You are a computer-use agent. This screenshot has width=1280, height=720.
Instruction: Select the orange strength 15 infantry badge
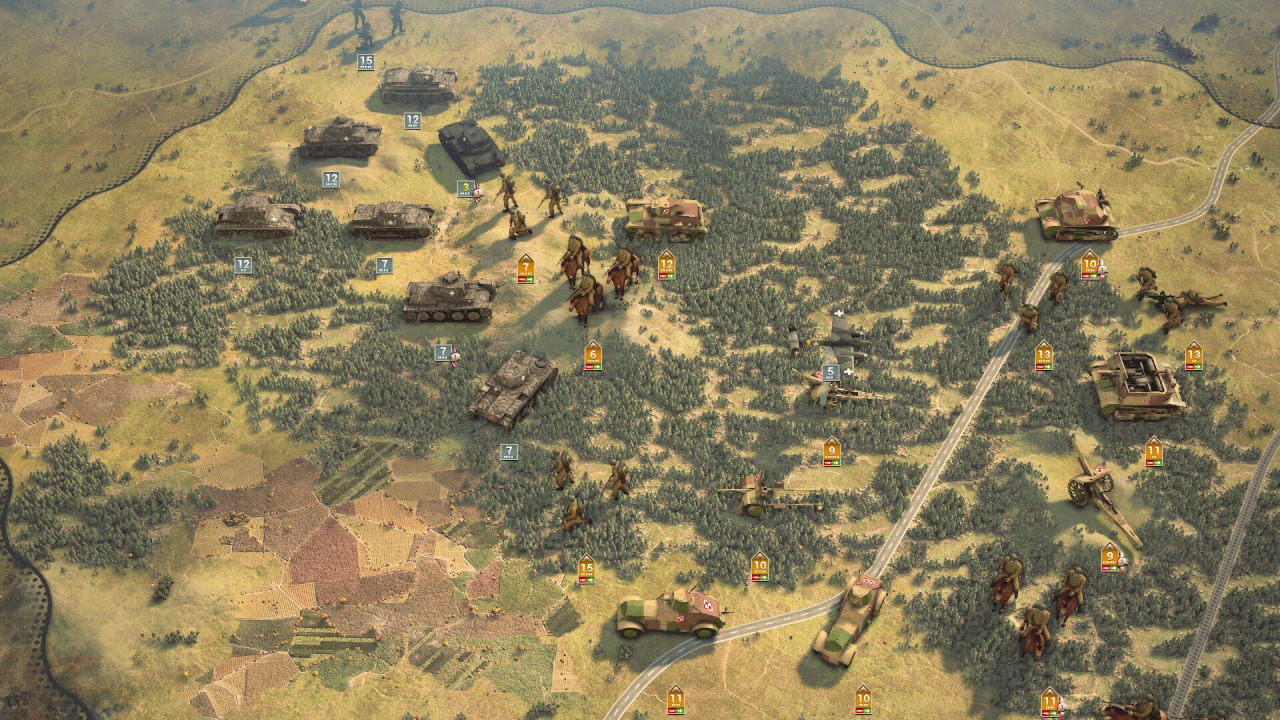point(586,569)
